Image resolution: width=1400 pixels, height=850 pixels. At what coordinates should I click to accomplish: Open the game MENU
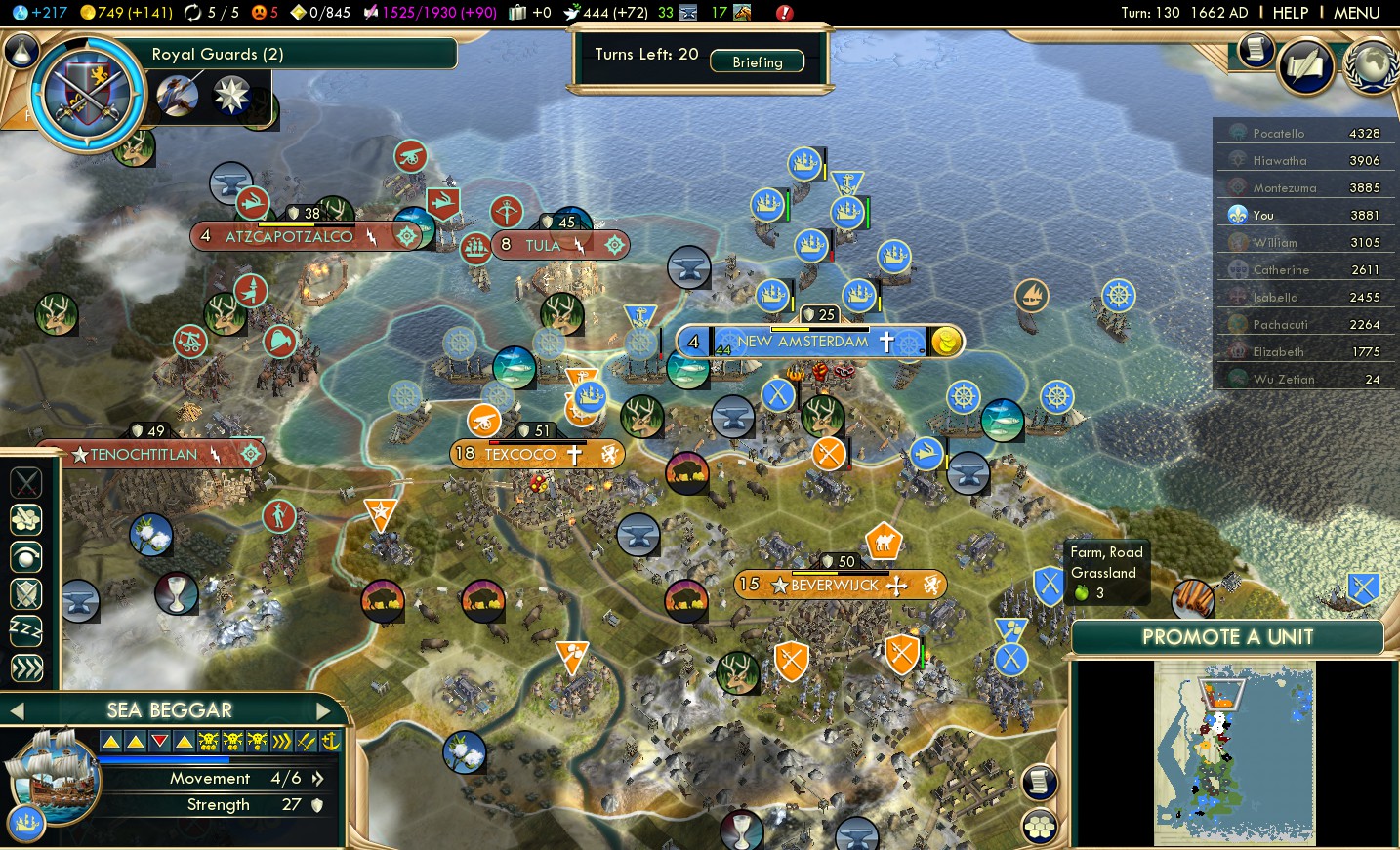tap(1356, 13)
